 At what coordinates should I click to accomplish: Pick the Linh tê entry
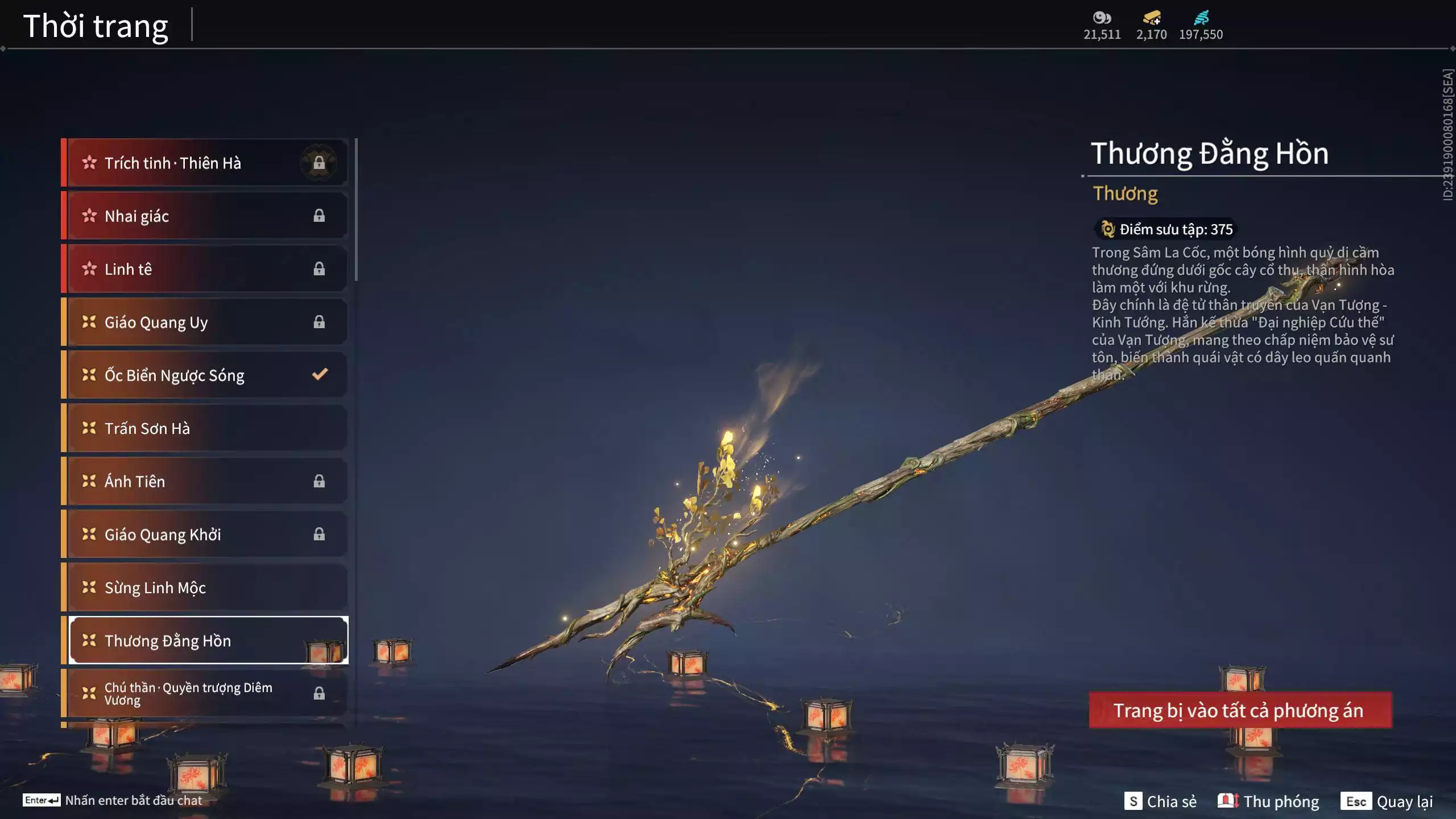[x=205, y=269]
